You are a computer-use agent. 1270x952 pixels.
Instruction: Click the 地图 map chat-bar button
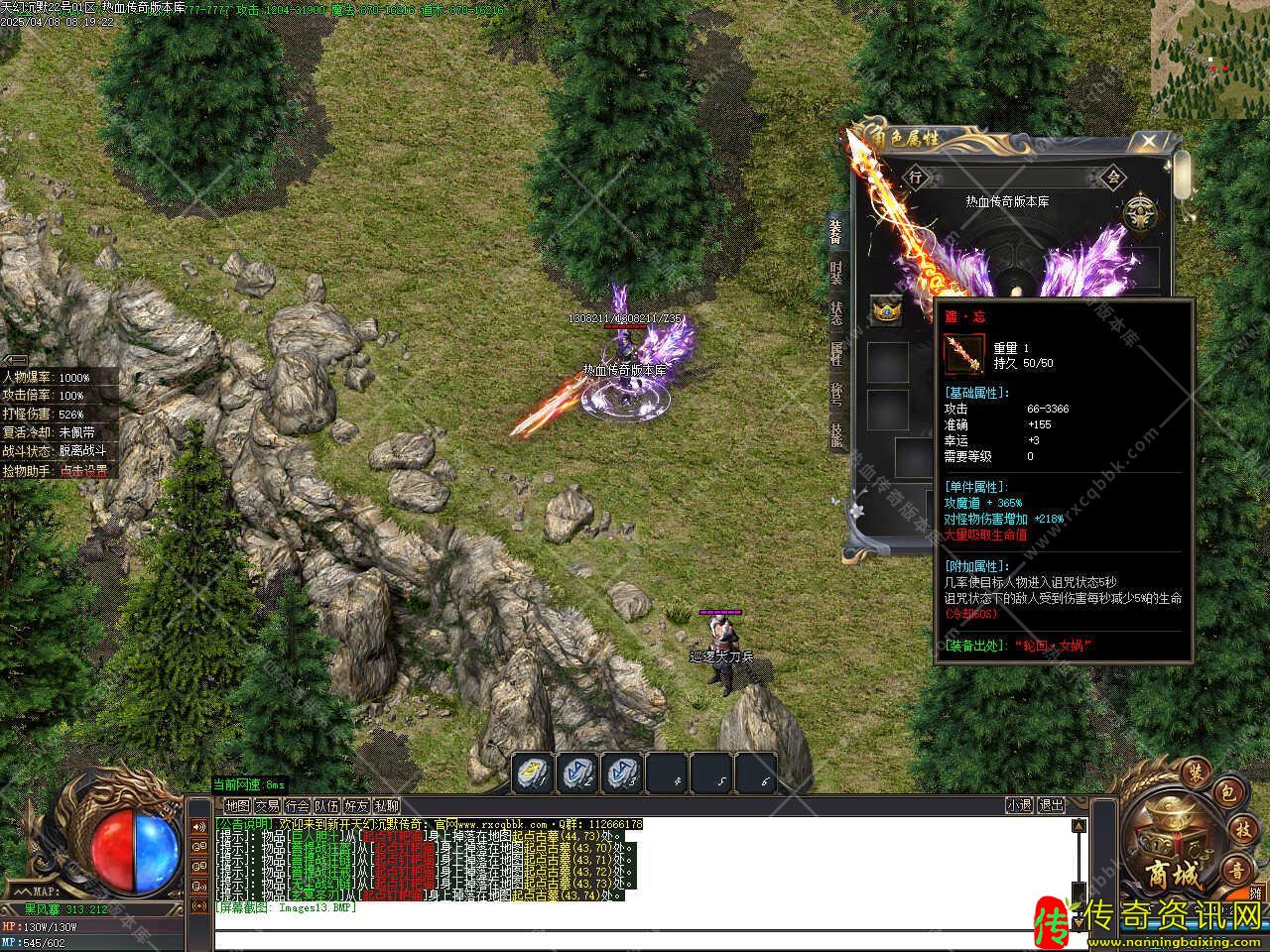(x=237, y=806)
